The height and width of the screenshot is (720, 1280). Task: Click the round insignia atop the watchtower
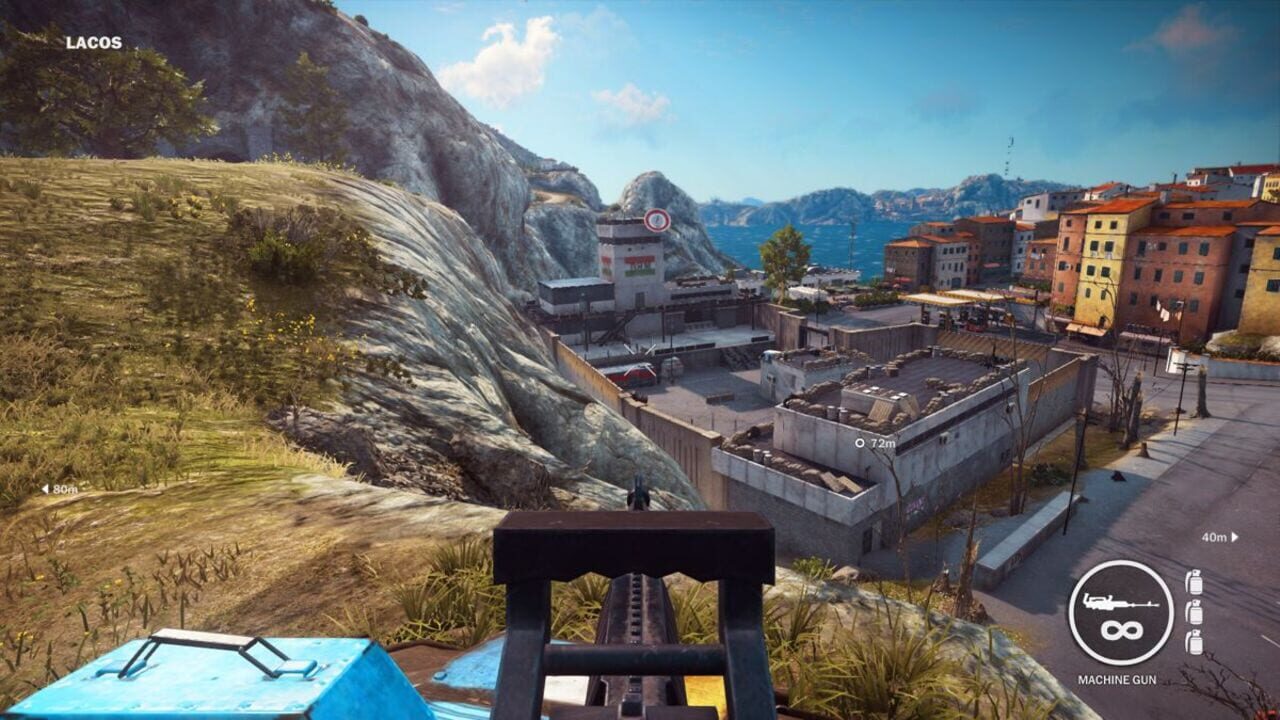coord(657,220)
